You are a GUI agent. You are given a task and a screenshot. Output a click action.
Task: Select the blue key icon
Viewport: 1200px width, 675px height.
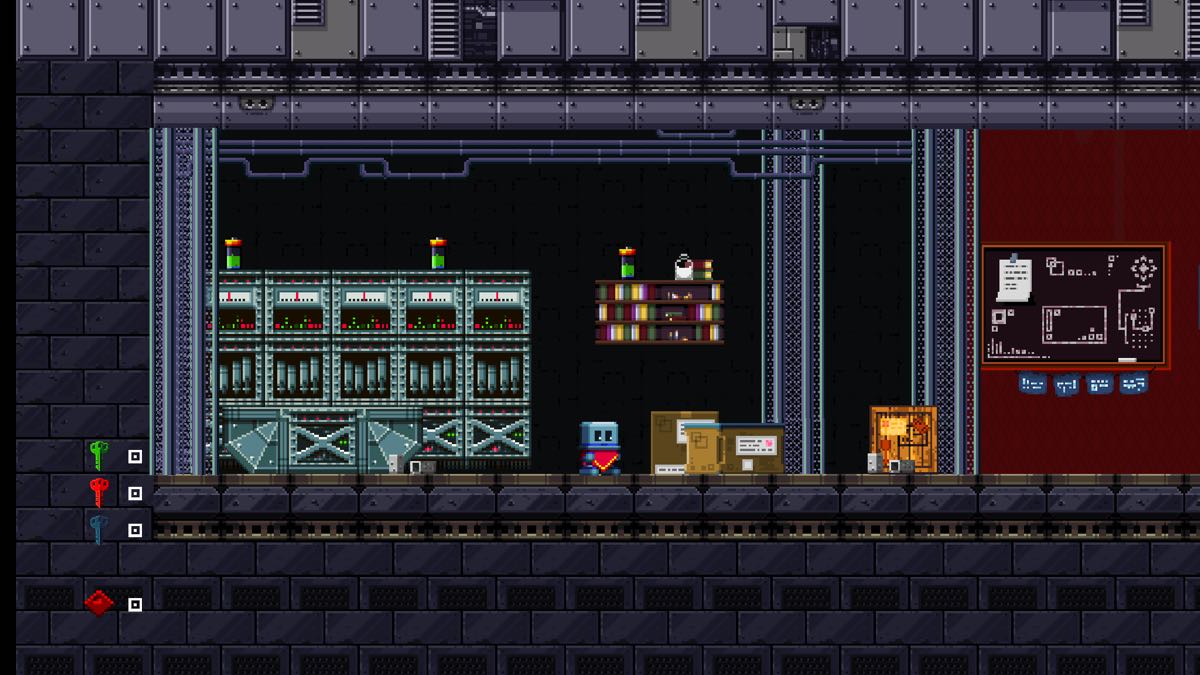pos(98,529)
